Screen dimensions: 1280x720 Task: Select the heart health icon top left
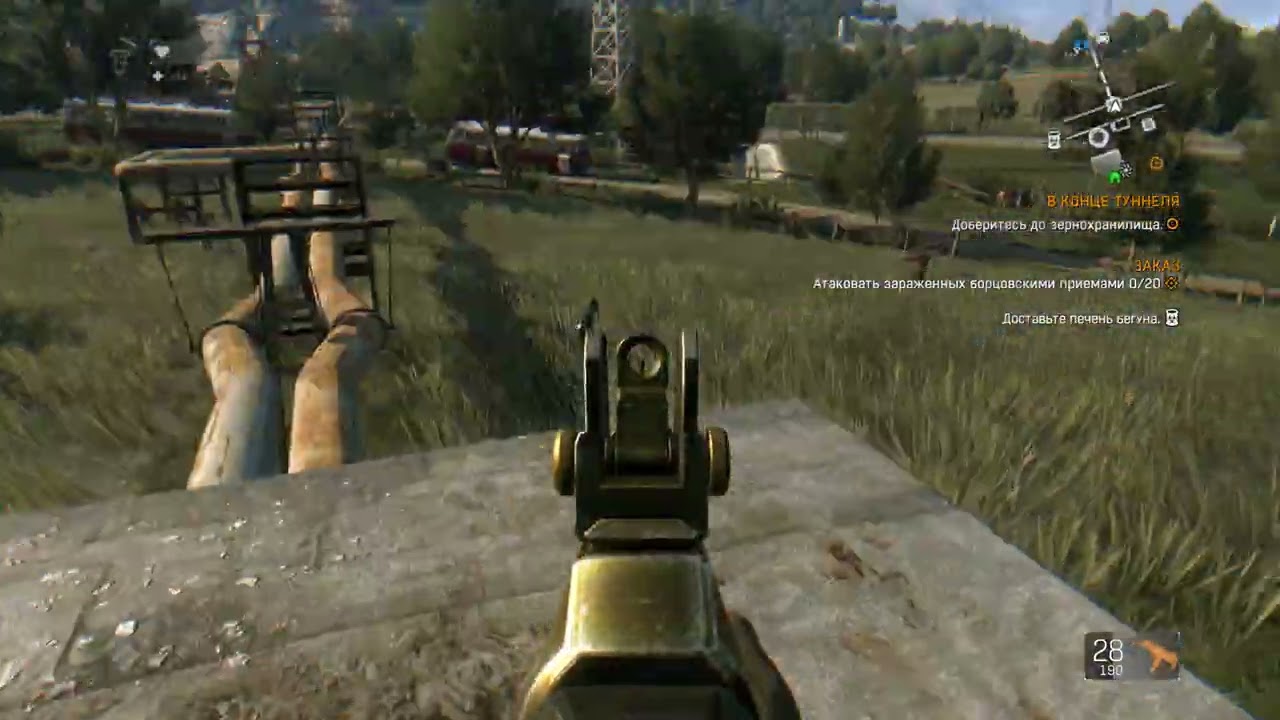[x=160, y=50]
